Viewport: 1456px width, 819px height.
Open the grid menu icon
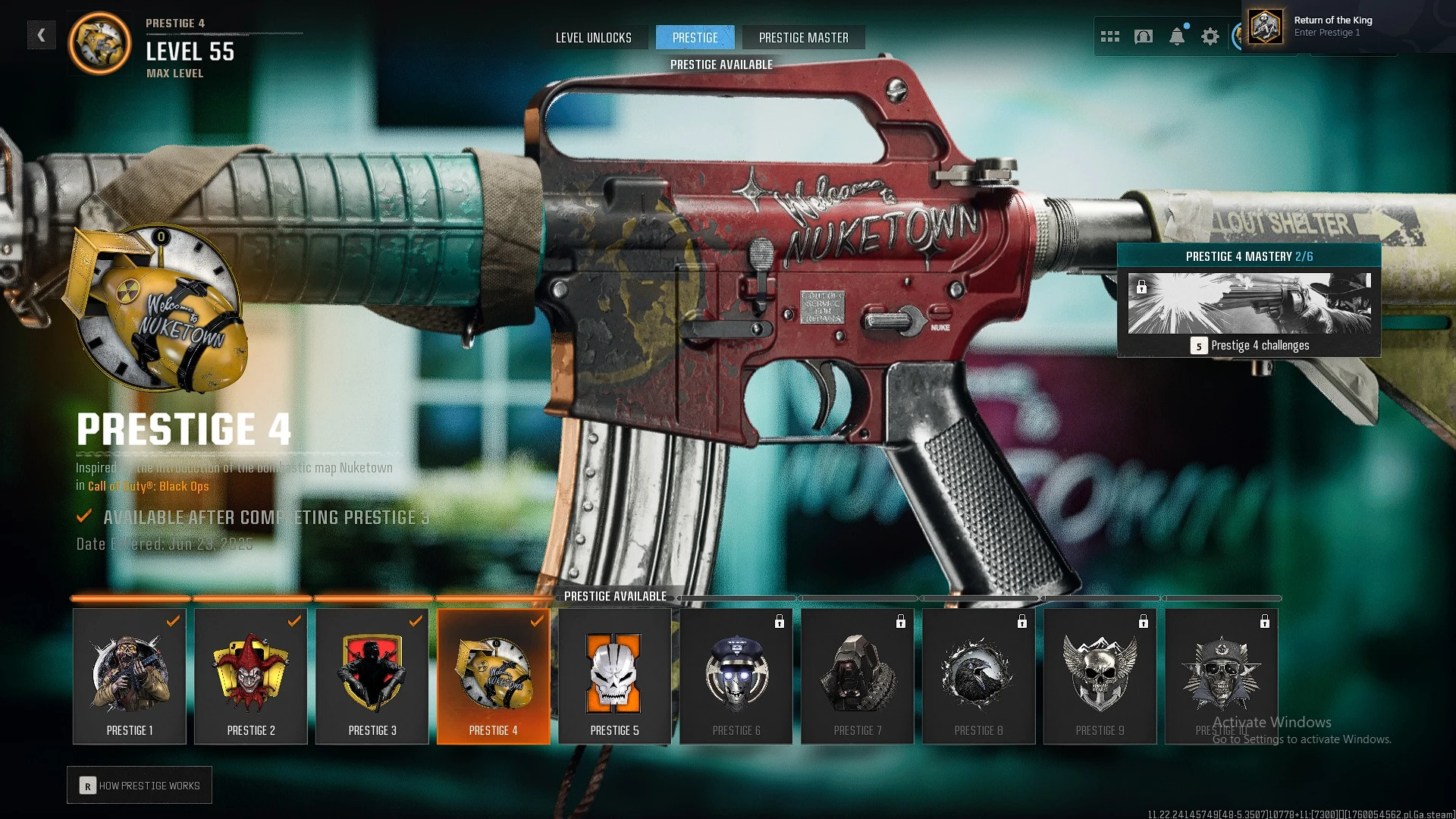pyautogui.click(x=1109, y=36)
